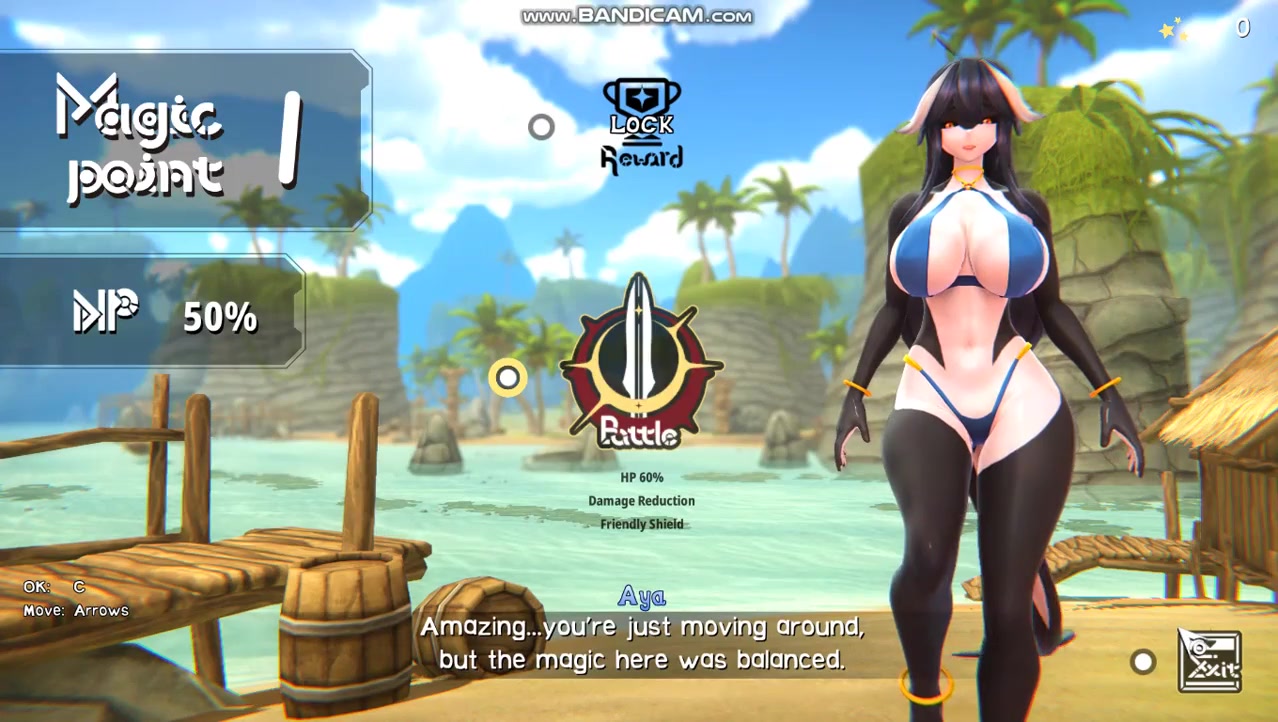The width and height of the screenshot is (1278, 722).
Task: Choose the highlighted node beside Battle
Action: pos(508,377)
